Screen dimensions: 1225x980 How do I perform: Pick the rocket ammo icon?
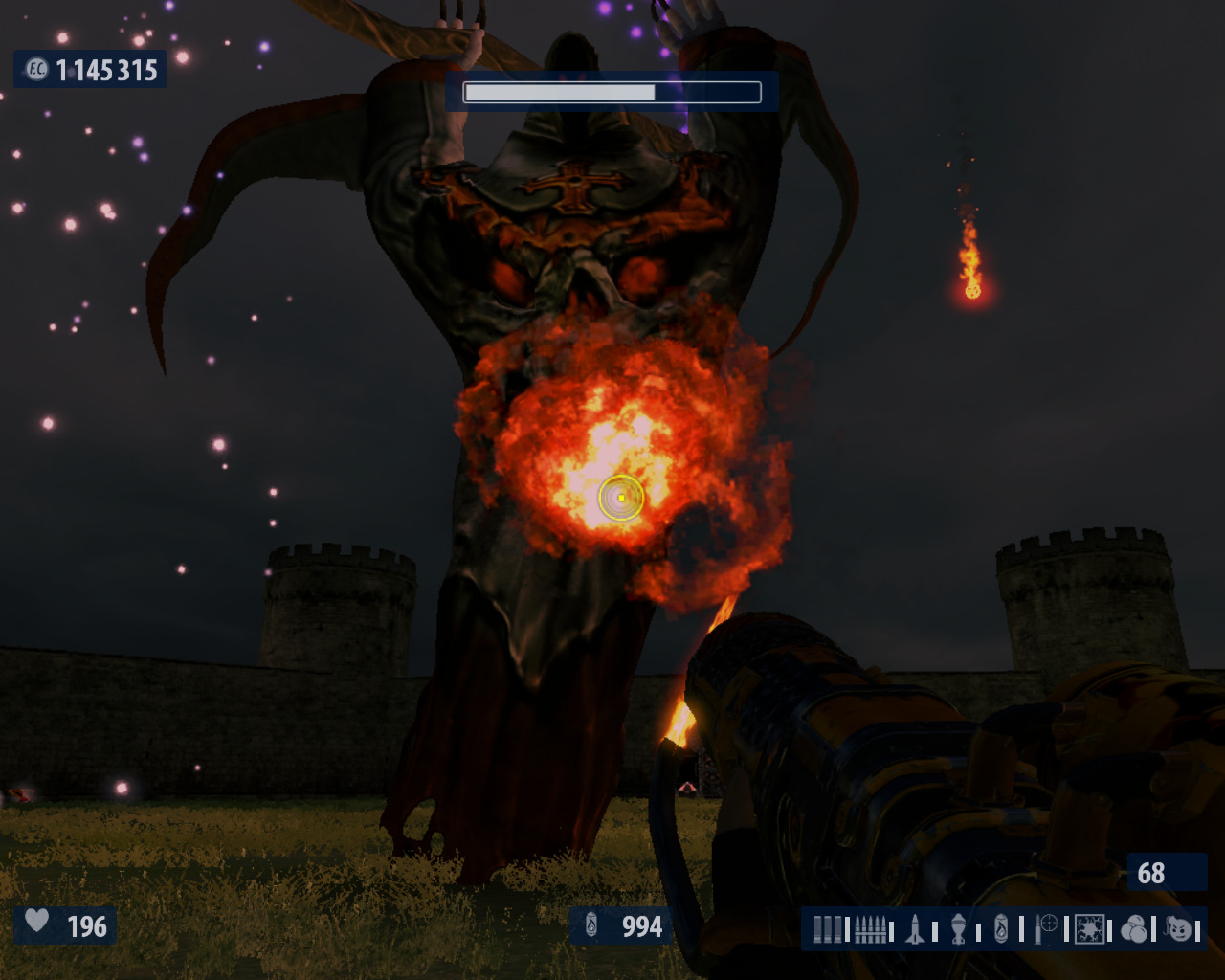(x=915, y=928)
